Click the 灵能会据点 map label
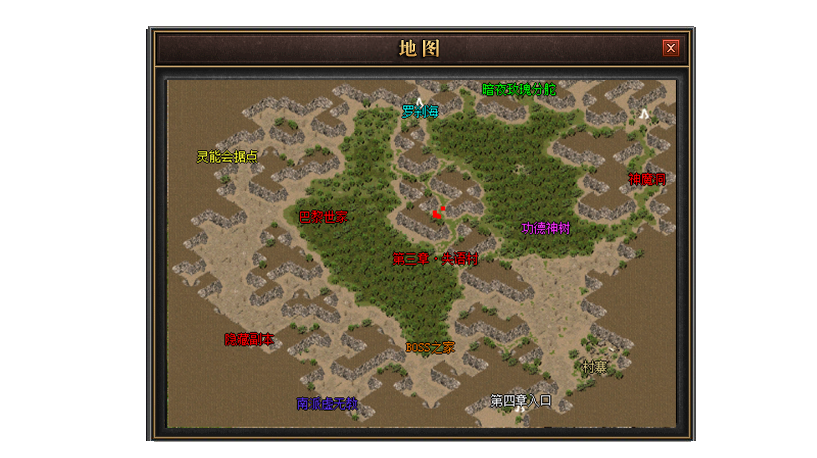817x458 pixels. [227, 156]
